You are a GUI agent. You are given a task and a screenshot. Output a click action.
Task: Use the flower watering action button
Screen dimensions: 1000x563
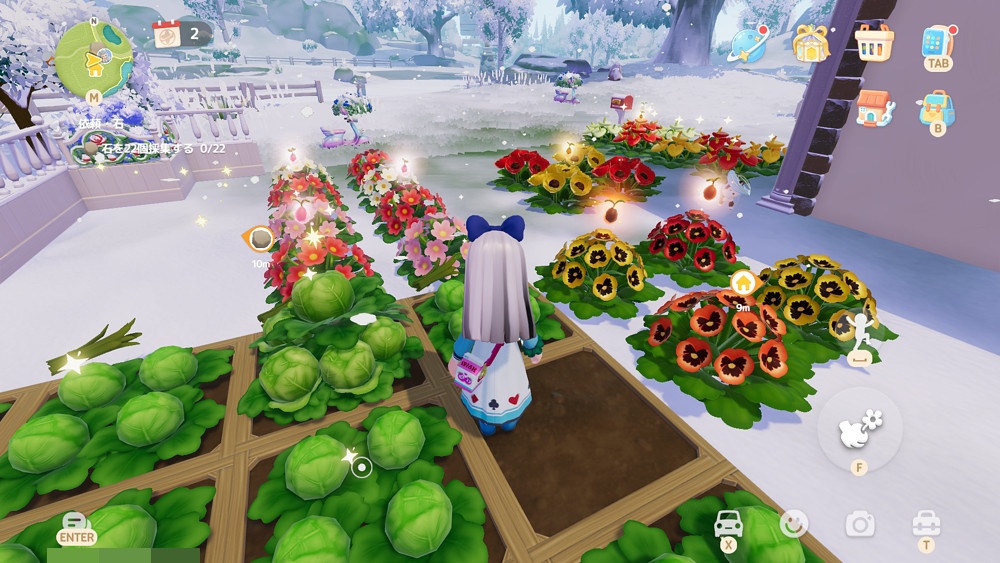tap(859, 428)
